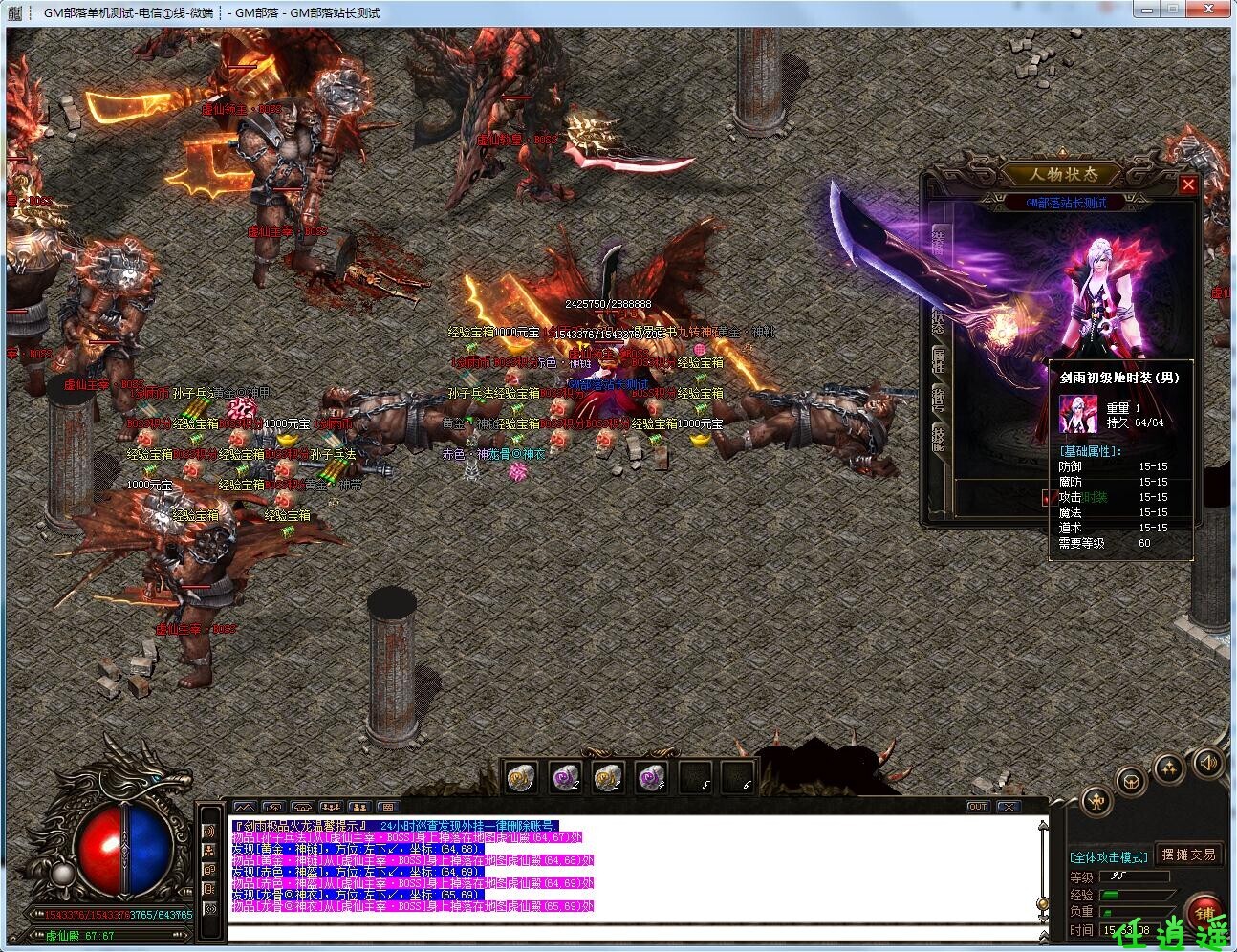
Task: Open skills via the sparkling stars icon
Action: [x=1168, y=768]
